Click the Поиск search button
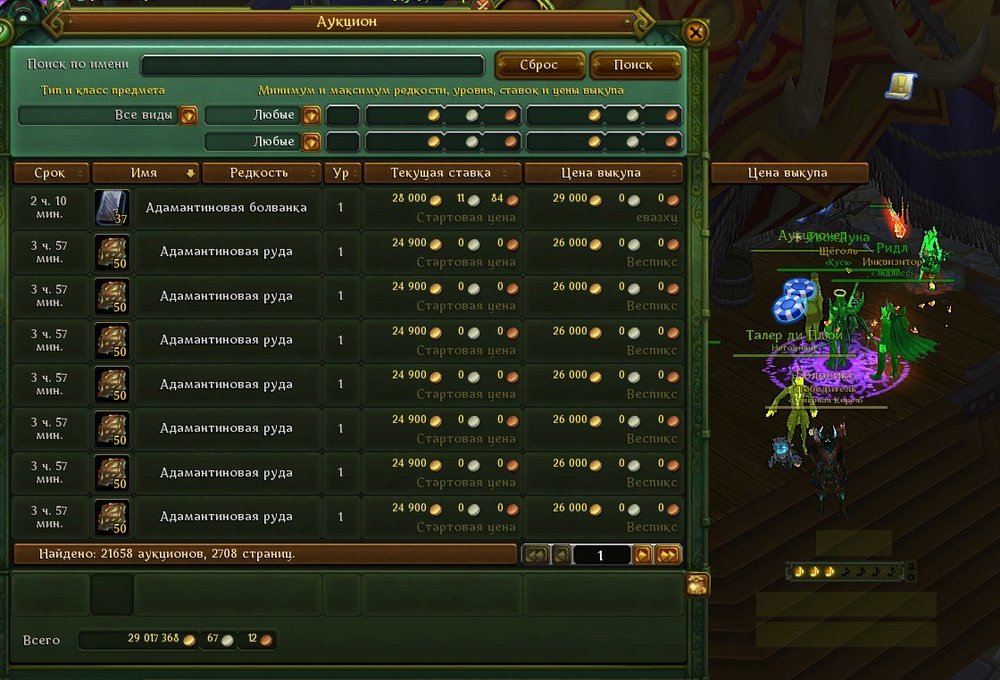 coord(634,65)
